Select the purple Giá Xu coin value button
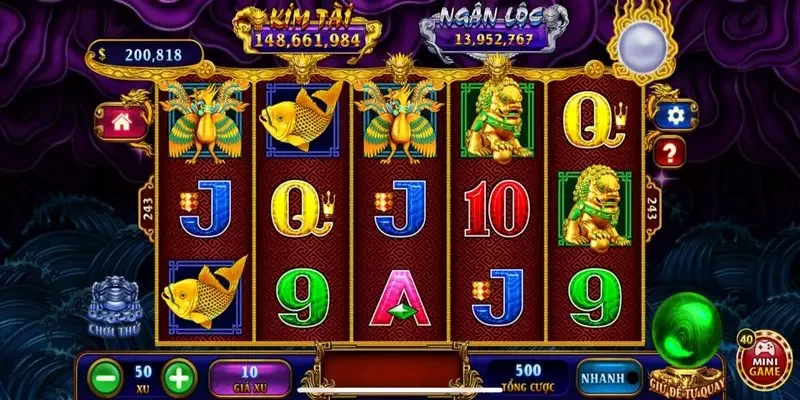The image size is (800, 400). pyautogui.click(x=250, y=378)
